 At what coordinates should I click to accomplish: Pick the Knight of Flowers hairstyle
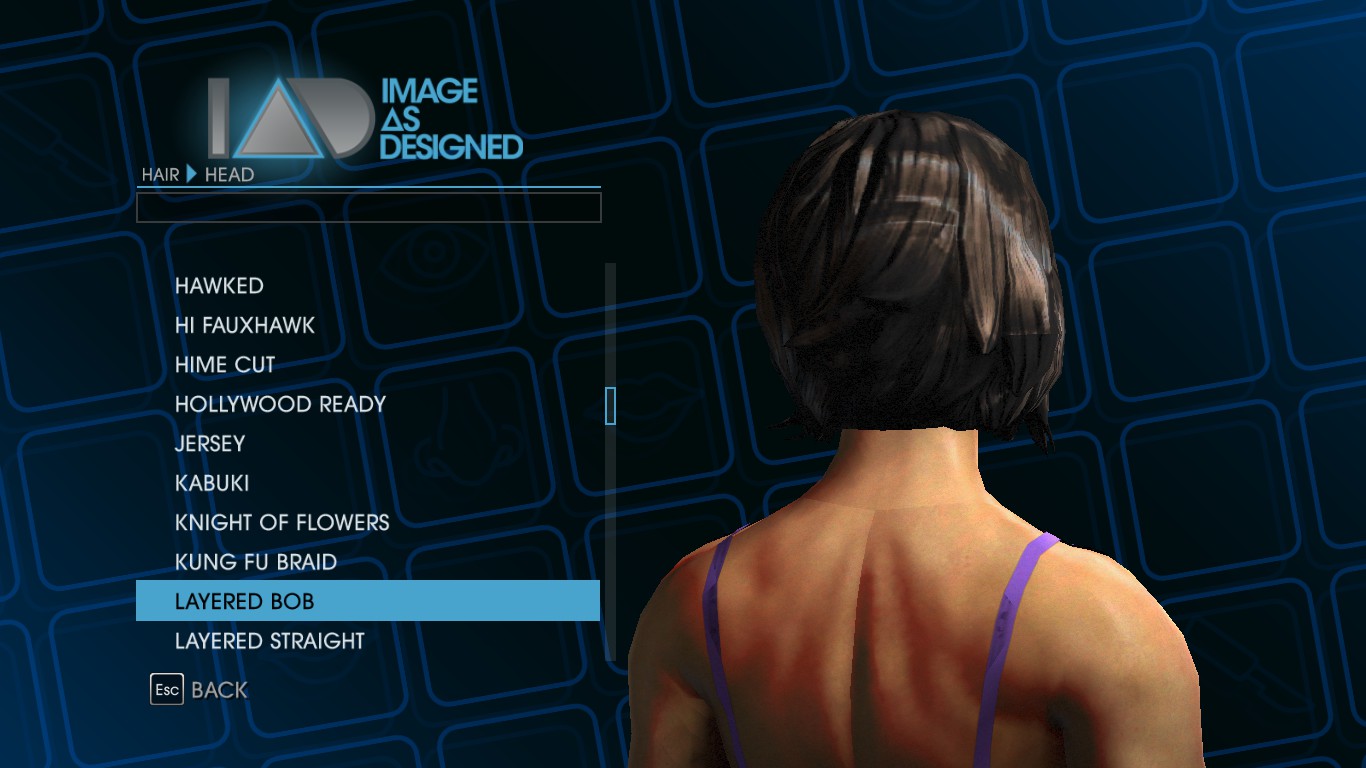coord(282,522)
